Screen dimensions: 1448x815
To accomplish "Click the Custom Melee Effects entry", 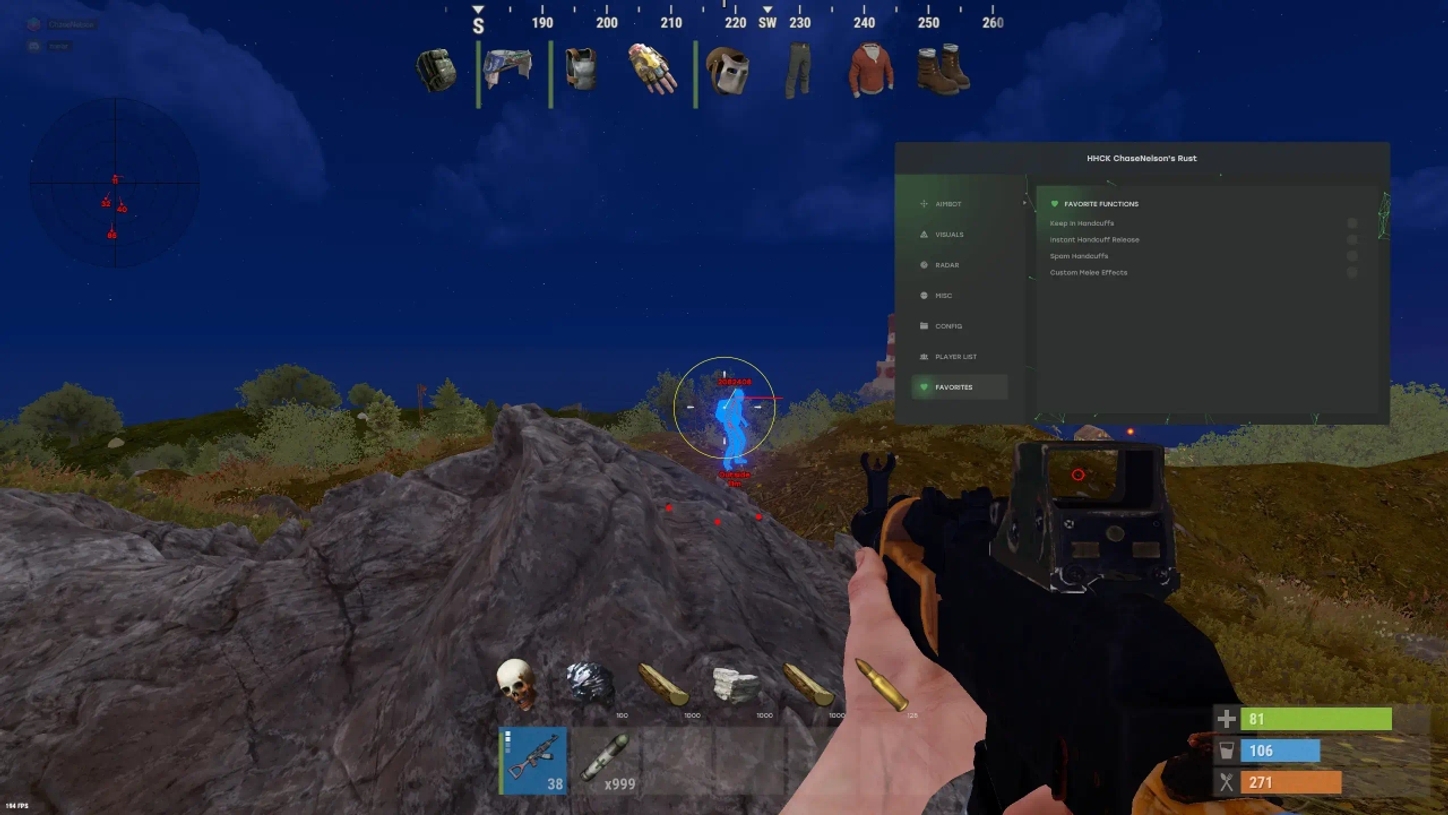I will [1089, 272].
